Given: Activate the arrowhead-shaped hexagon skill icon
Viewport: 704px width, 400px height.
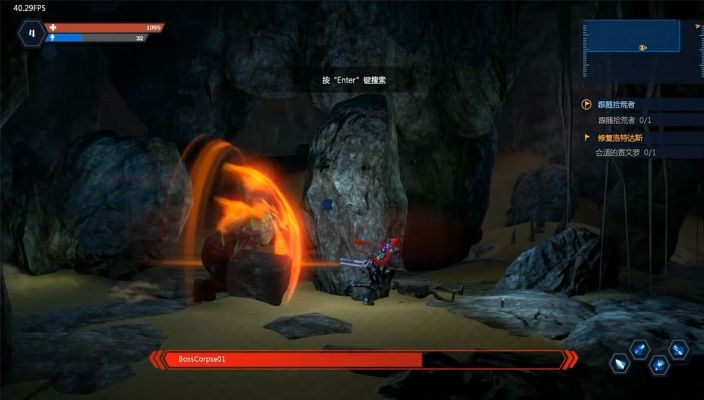Looking at the screenshot, I should [x=619, y=365].
